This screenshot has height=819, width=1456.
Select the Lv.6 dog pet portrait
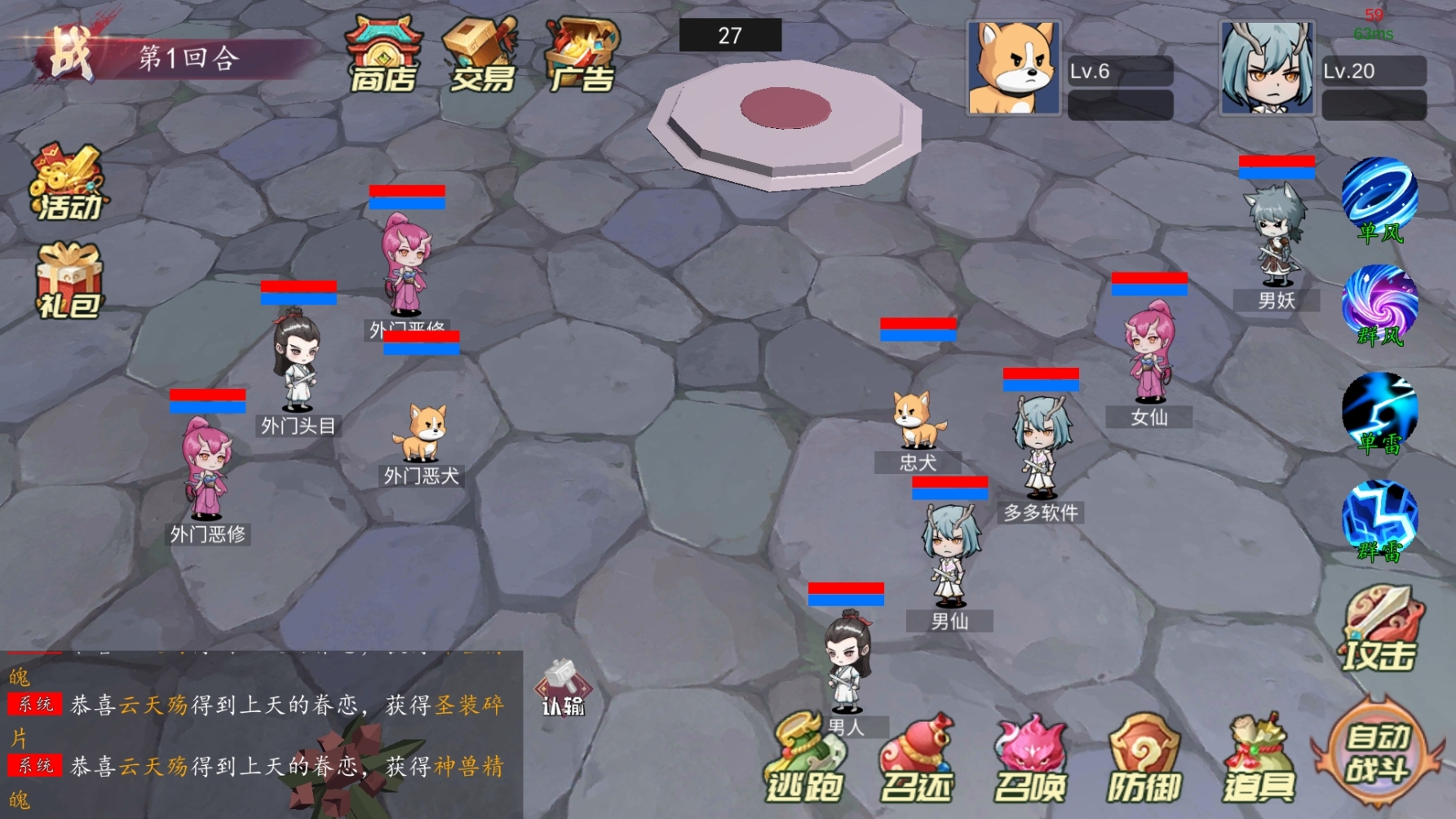click(x=1013, y=69)
